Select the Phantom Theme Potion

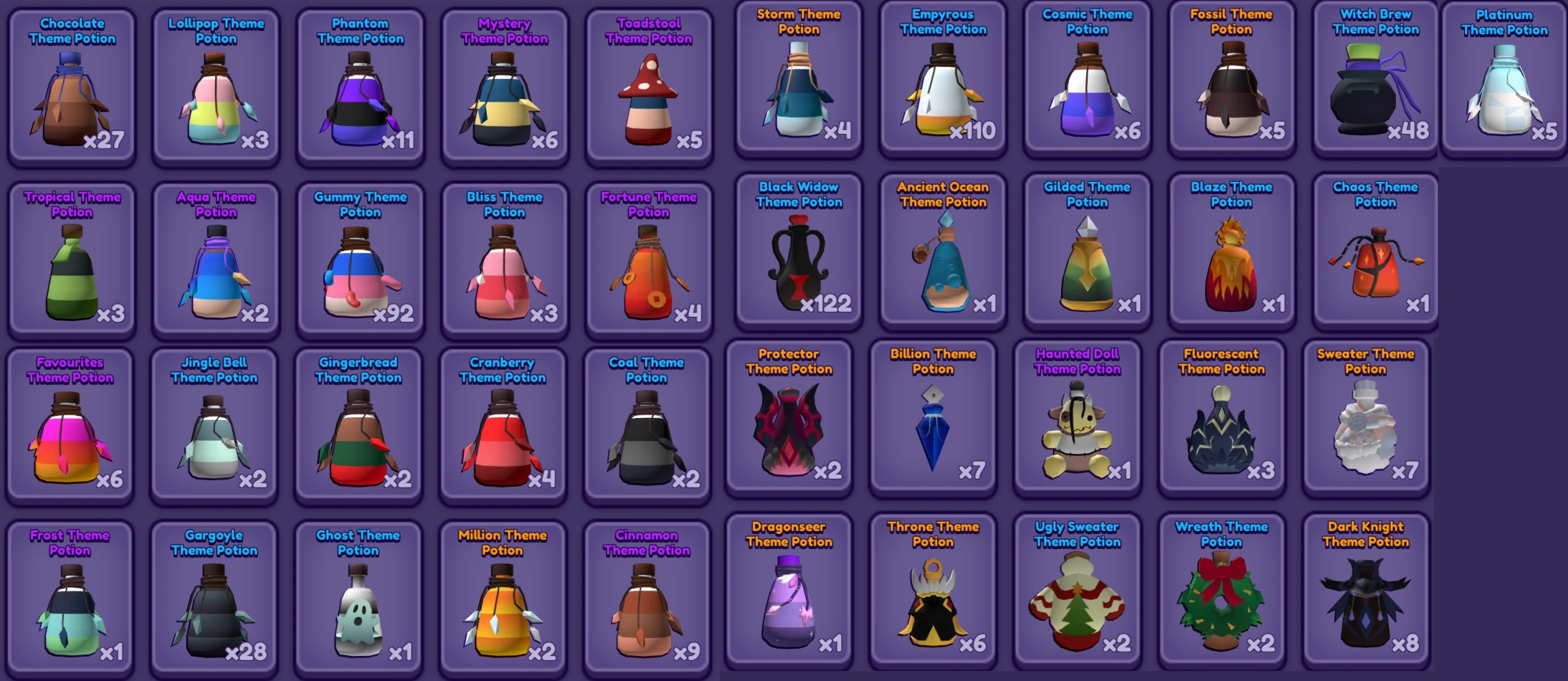360,93
